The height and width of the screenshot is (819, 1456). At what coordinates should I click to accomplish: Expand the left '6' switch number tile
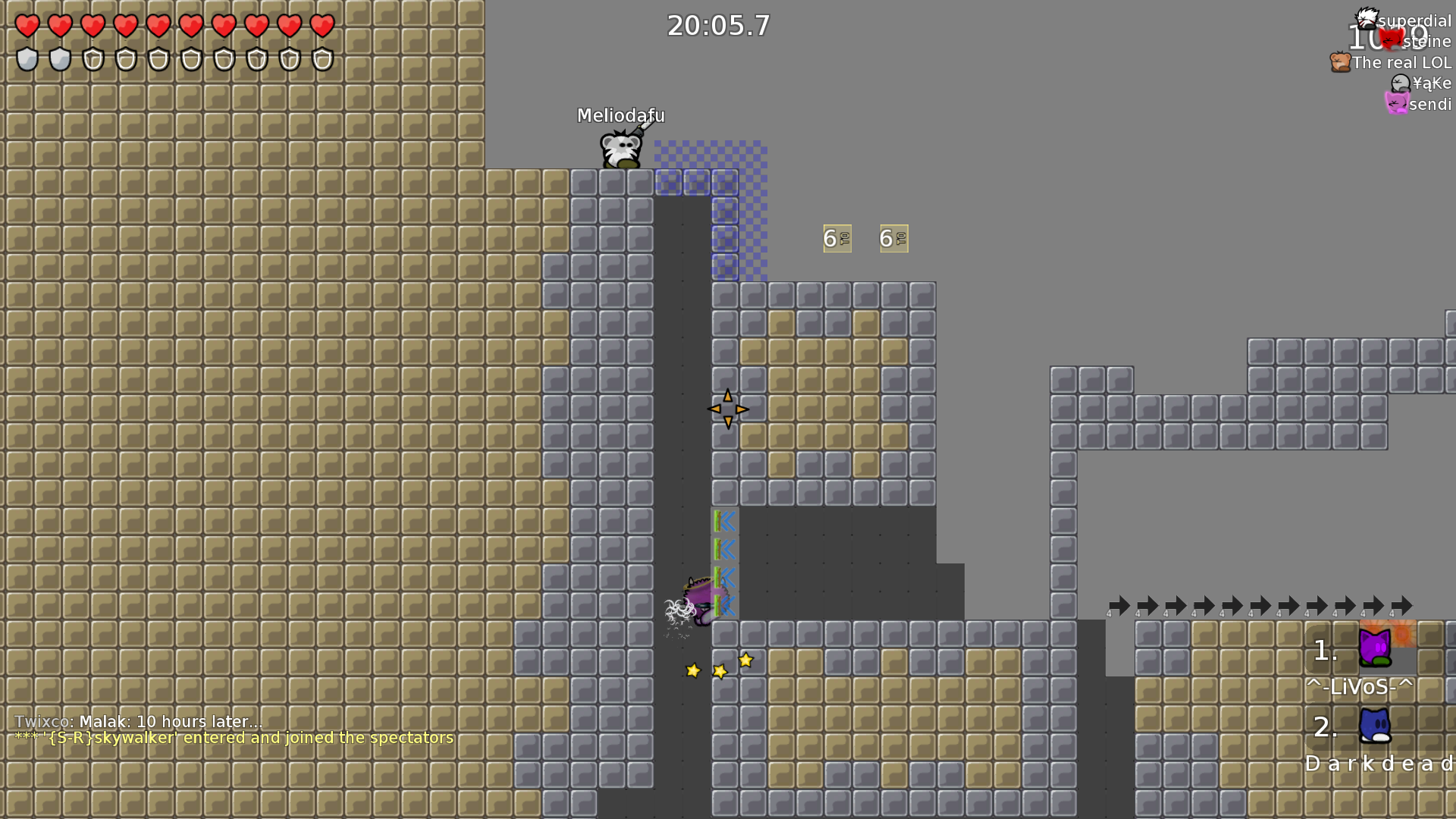coord(836,237)
